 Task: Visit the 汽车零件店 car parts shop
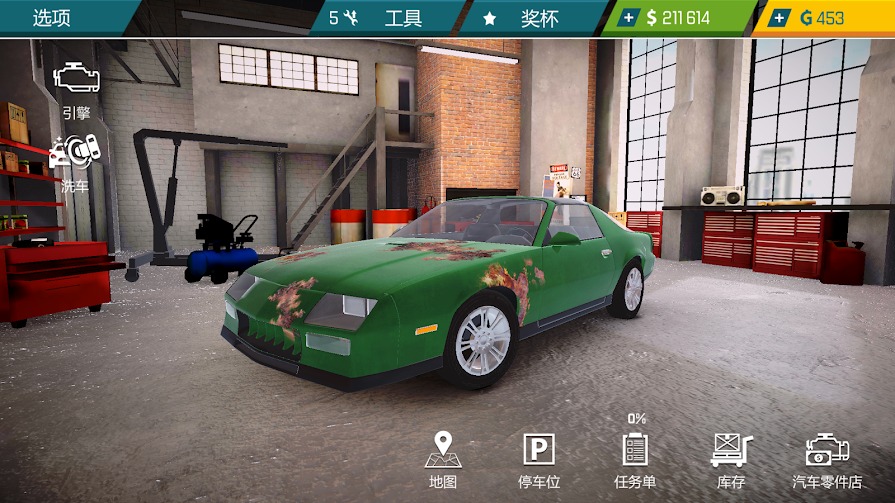(x=827, y=459)
